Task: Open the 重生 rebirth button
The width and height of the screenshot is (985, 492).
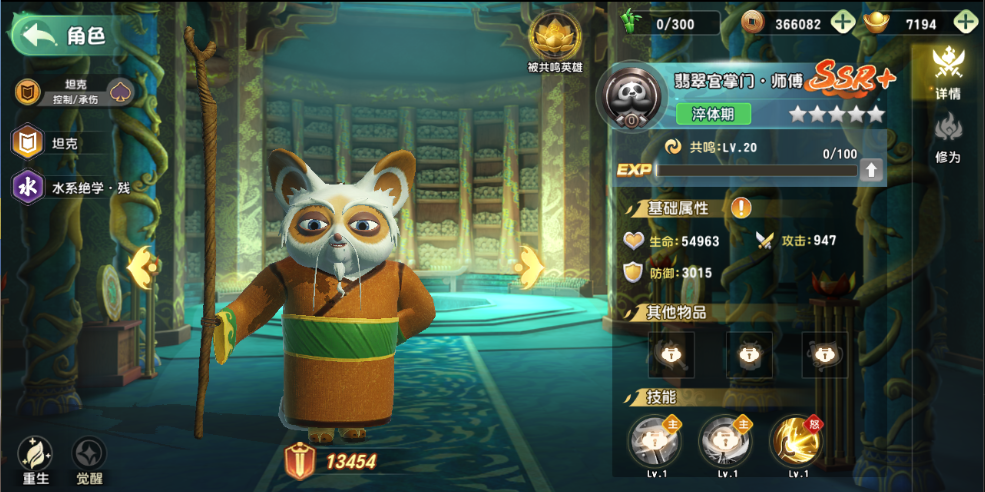Action: point(36,461)
